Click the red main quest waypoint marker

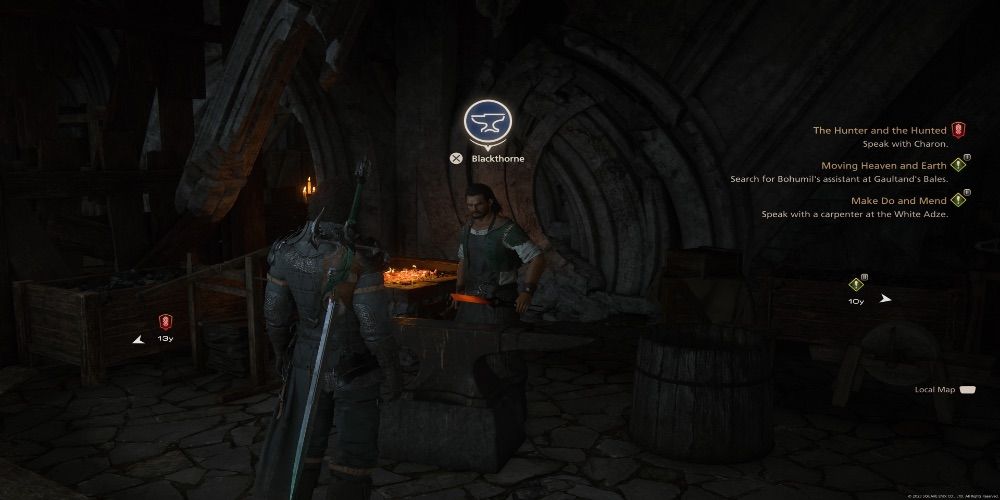pos(166,322)
